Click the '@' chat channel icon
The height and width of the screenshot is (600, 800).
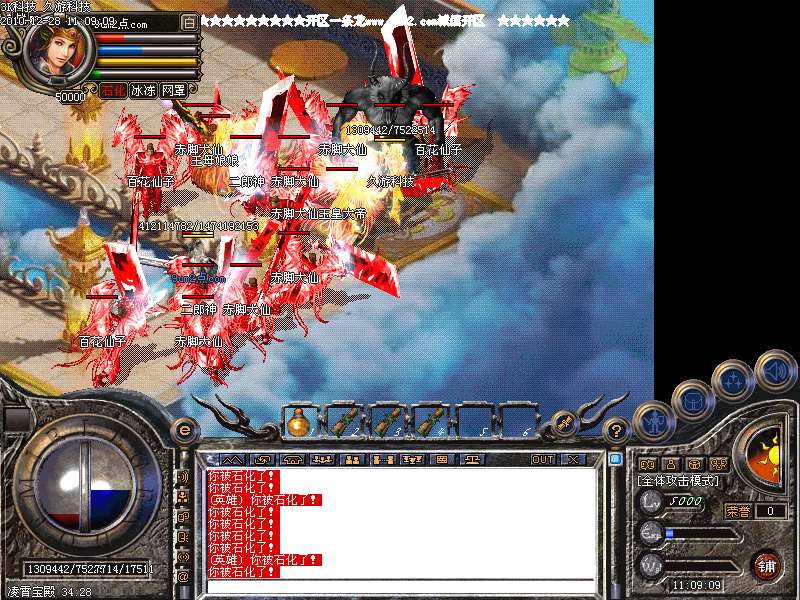(x=183, y=577)
